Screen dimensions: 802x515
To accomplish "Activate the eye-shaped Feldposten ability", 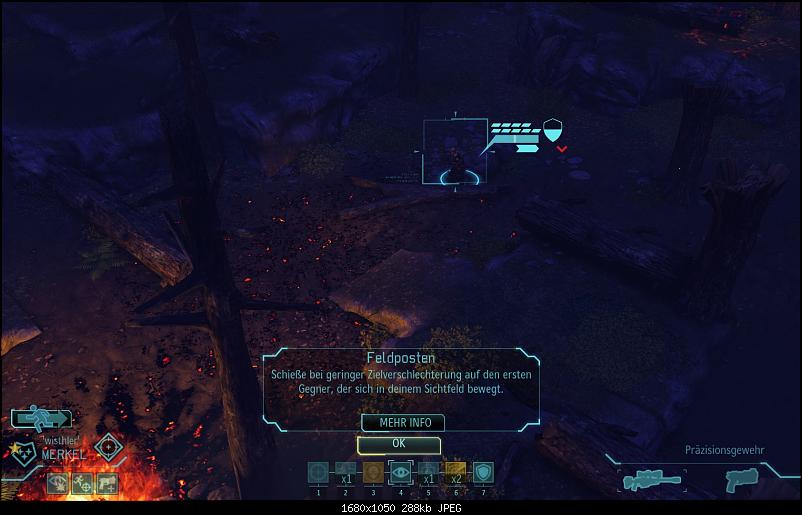I will (400, 473).
